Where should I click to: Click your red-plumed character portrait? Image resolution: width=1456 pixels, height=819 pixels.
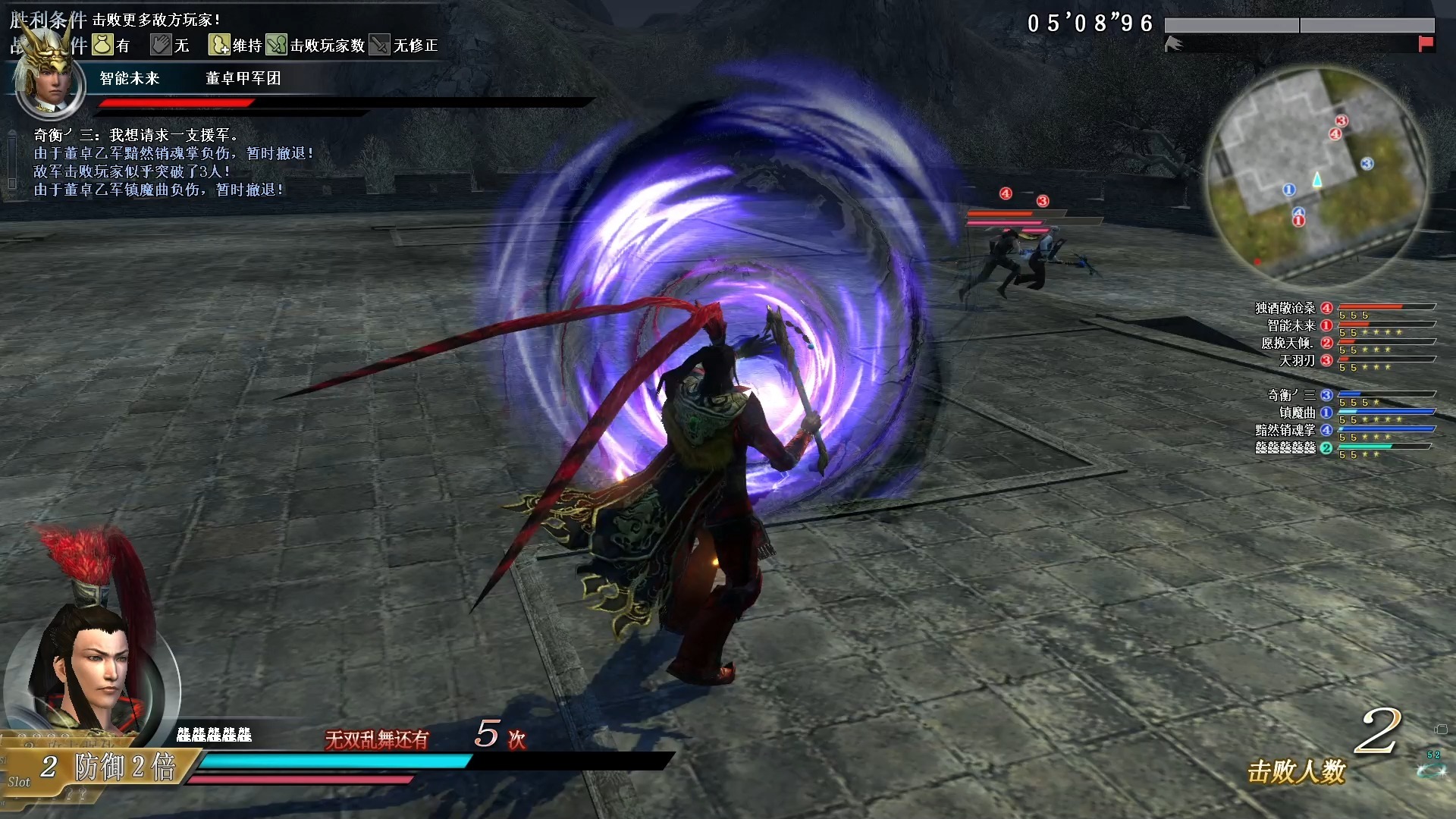tap(91, 667)
